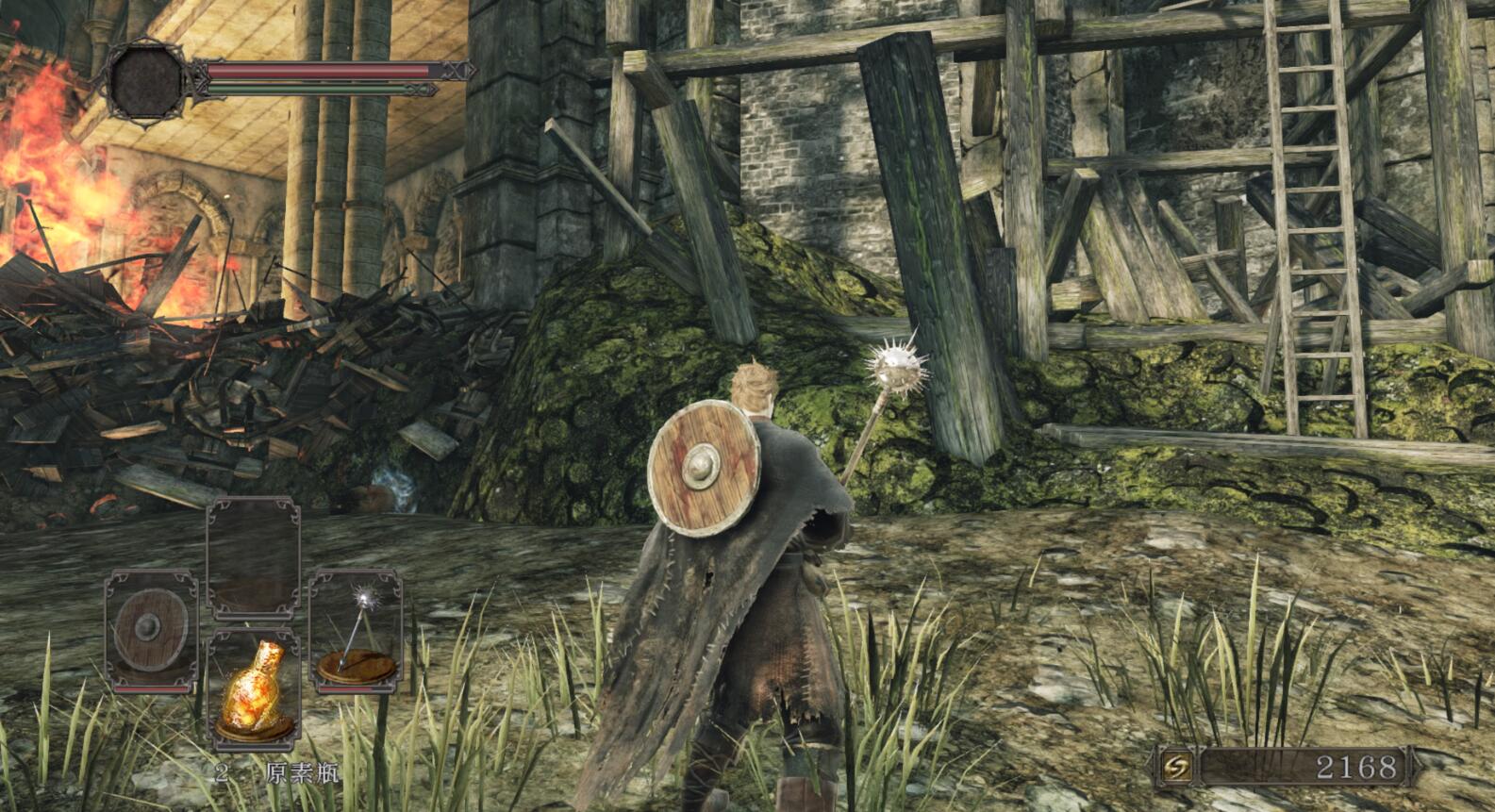Click the Estus Flask item slot
The image size is (1495, 812).
pos(253,688)
